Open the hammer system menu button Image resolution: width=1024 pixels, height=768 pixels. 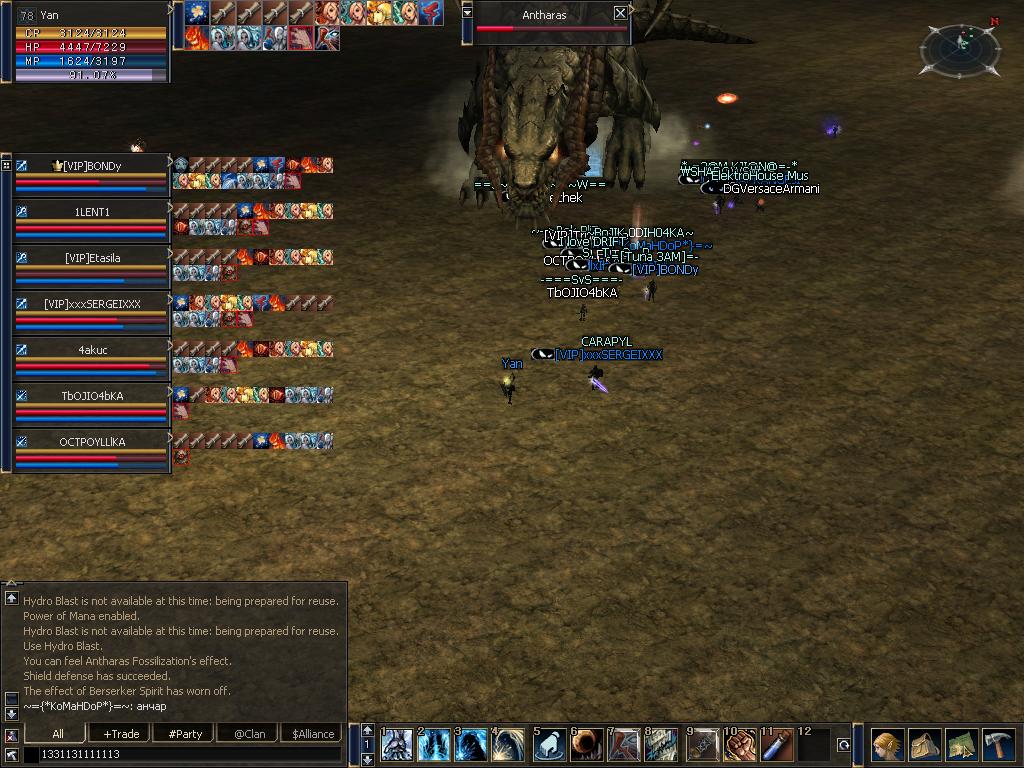[998, 746]
